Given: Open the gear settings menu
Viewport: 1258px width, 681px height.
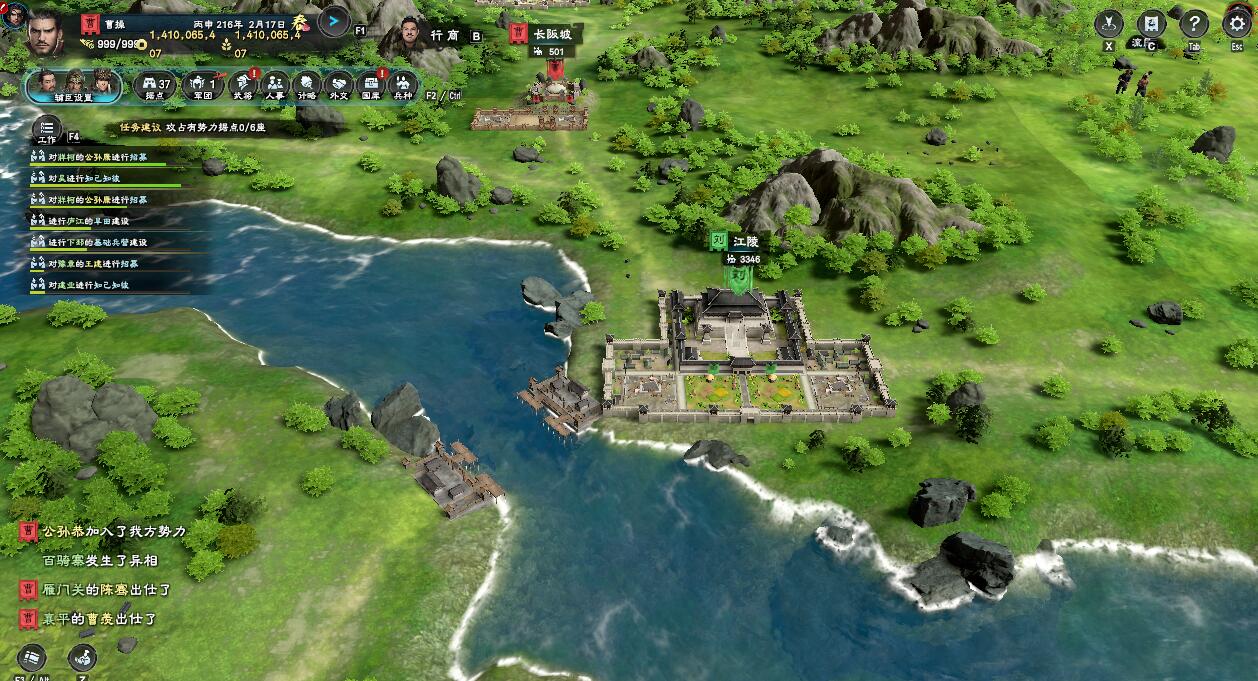Looking at the screenshot, I should [x=1237, y=24].
